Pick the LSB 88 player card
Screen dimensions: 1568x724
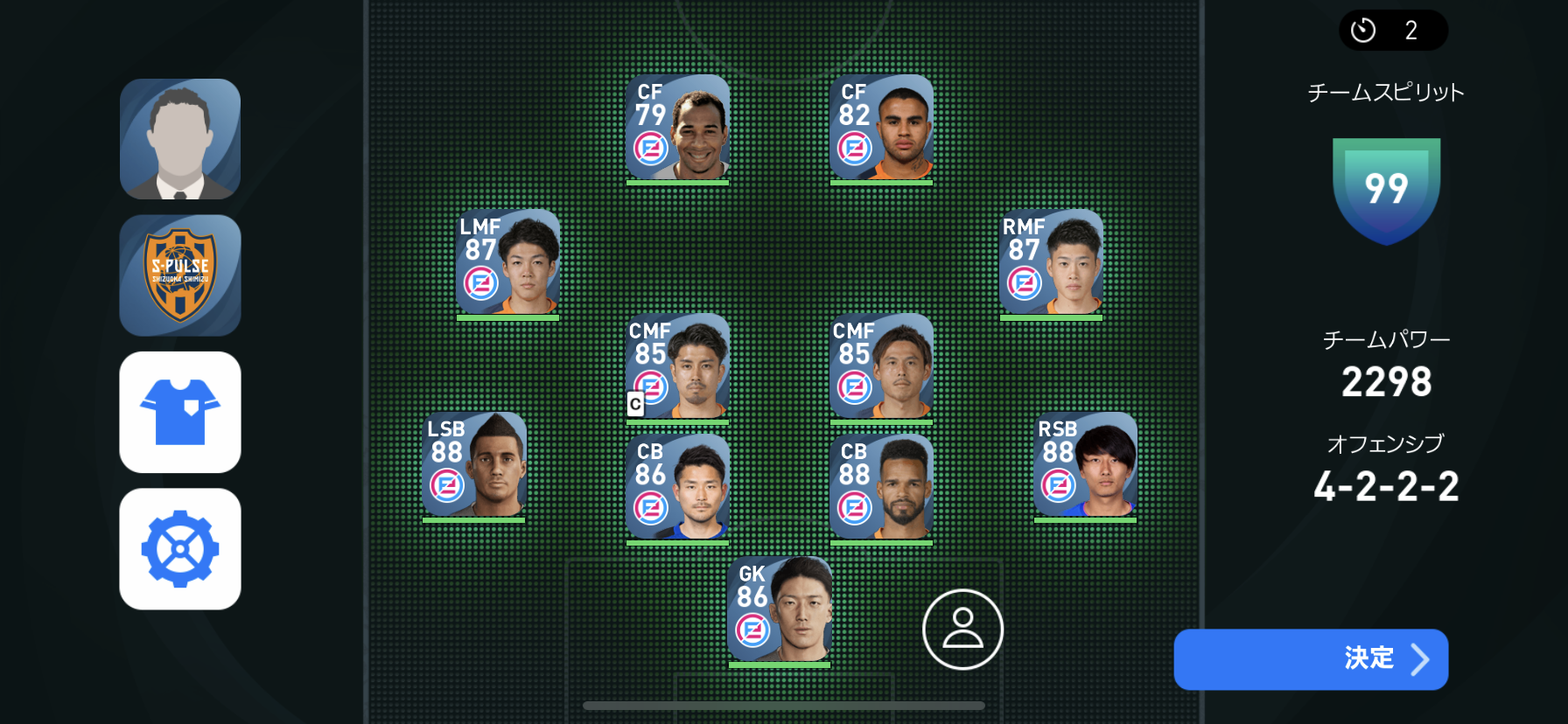tap(473, 465)
